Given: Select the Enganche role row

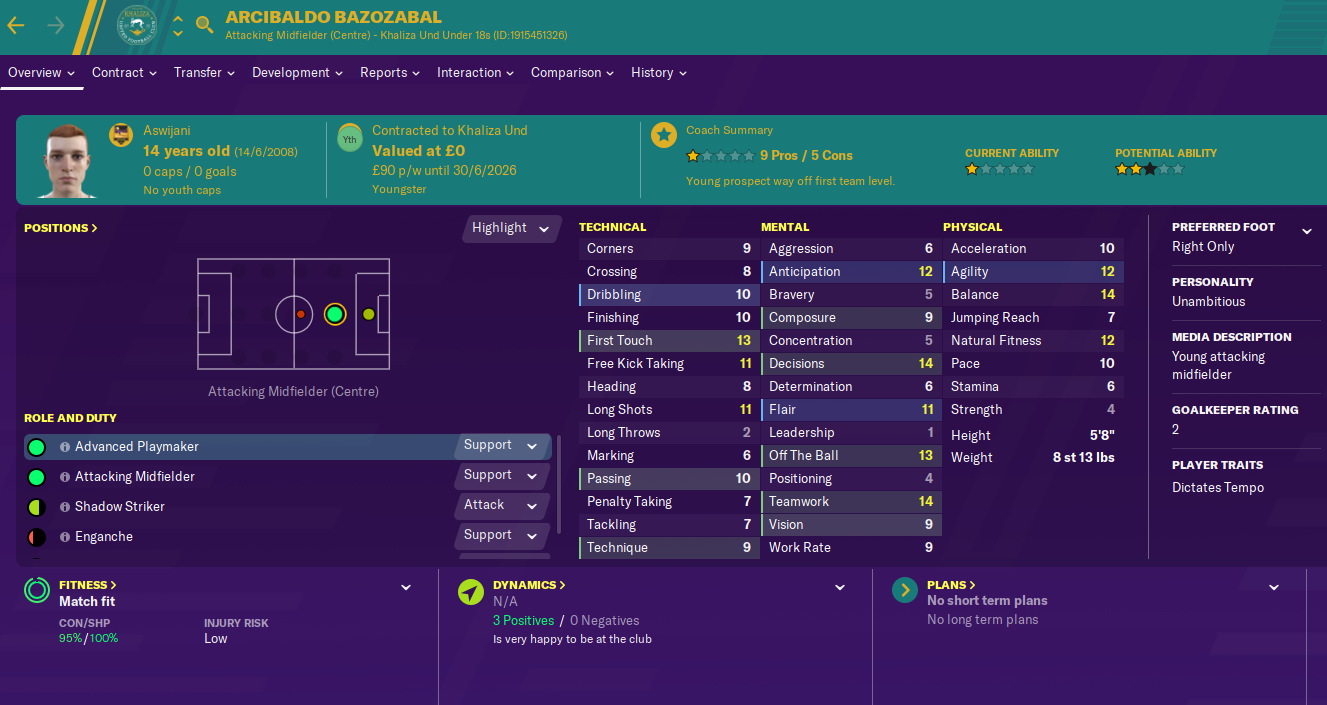Looking at the screenshot, I should (104, 537).
